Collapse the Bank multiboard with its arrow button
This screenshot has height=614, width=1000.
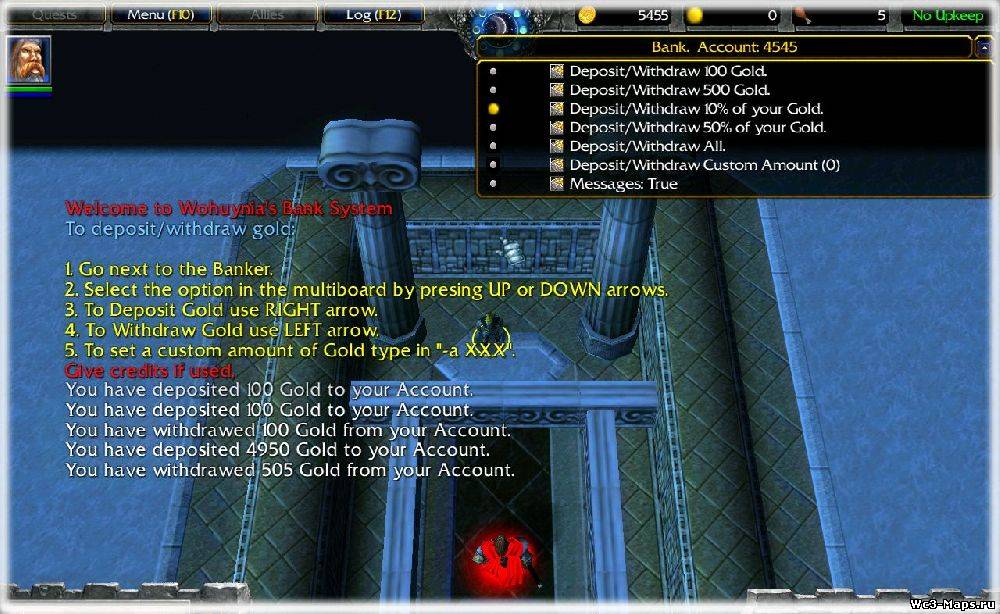[983, 47]
